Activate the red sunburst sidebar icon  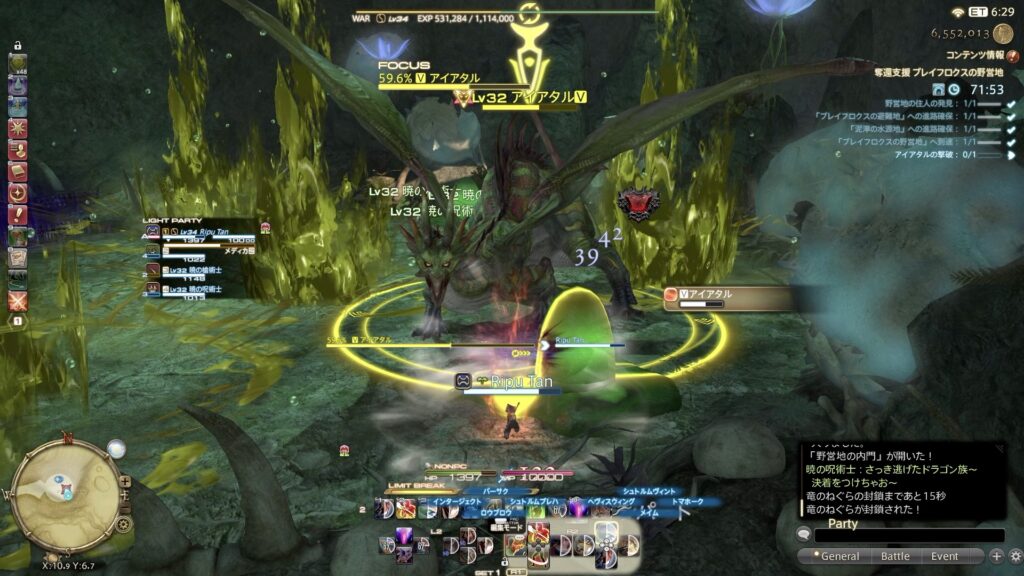(x=17, y=128)
